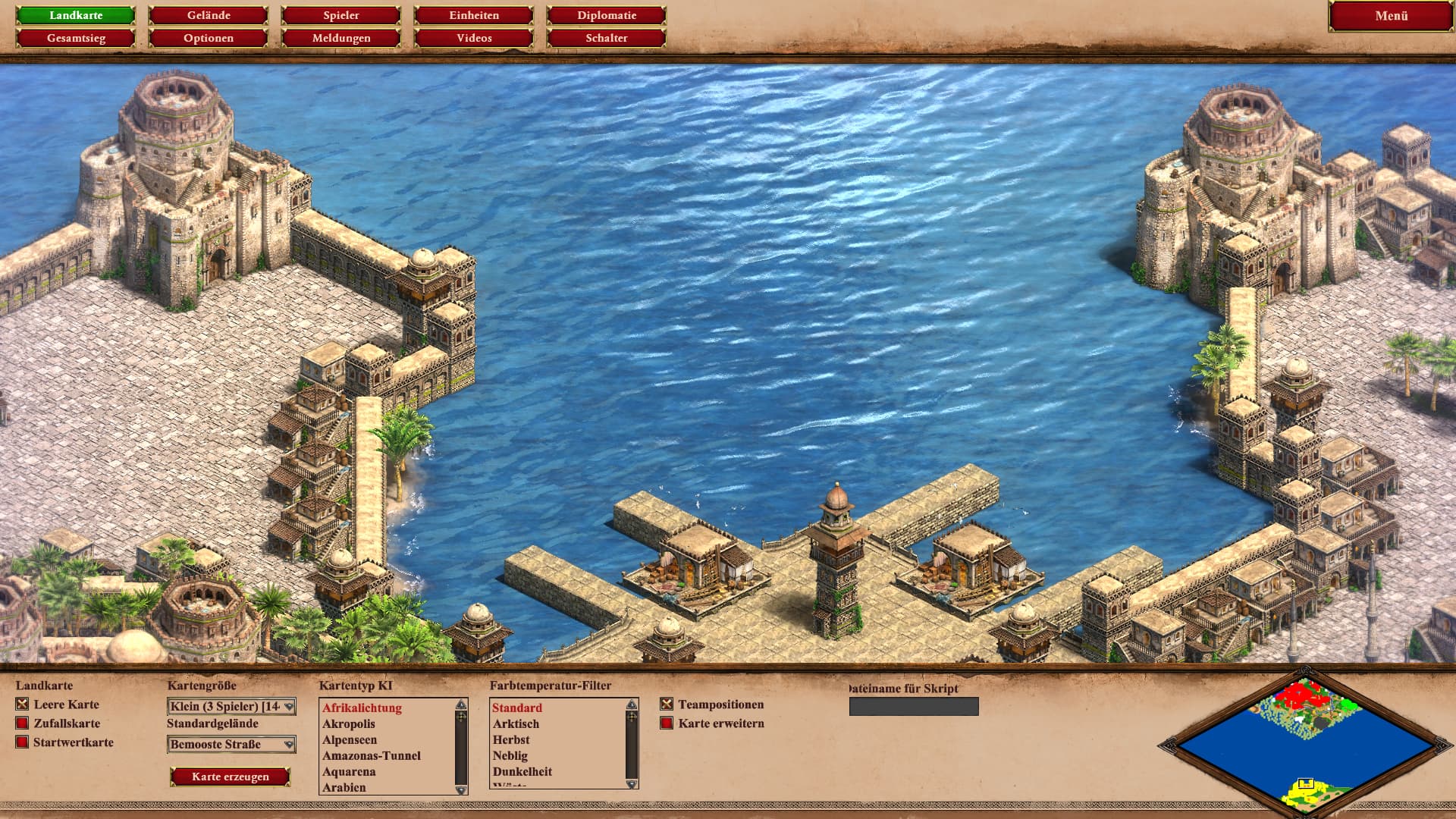This screenshot has width=1456, height=819.
Task: Select the Zufallskarte radio option
Action: pos(22,723)
